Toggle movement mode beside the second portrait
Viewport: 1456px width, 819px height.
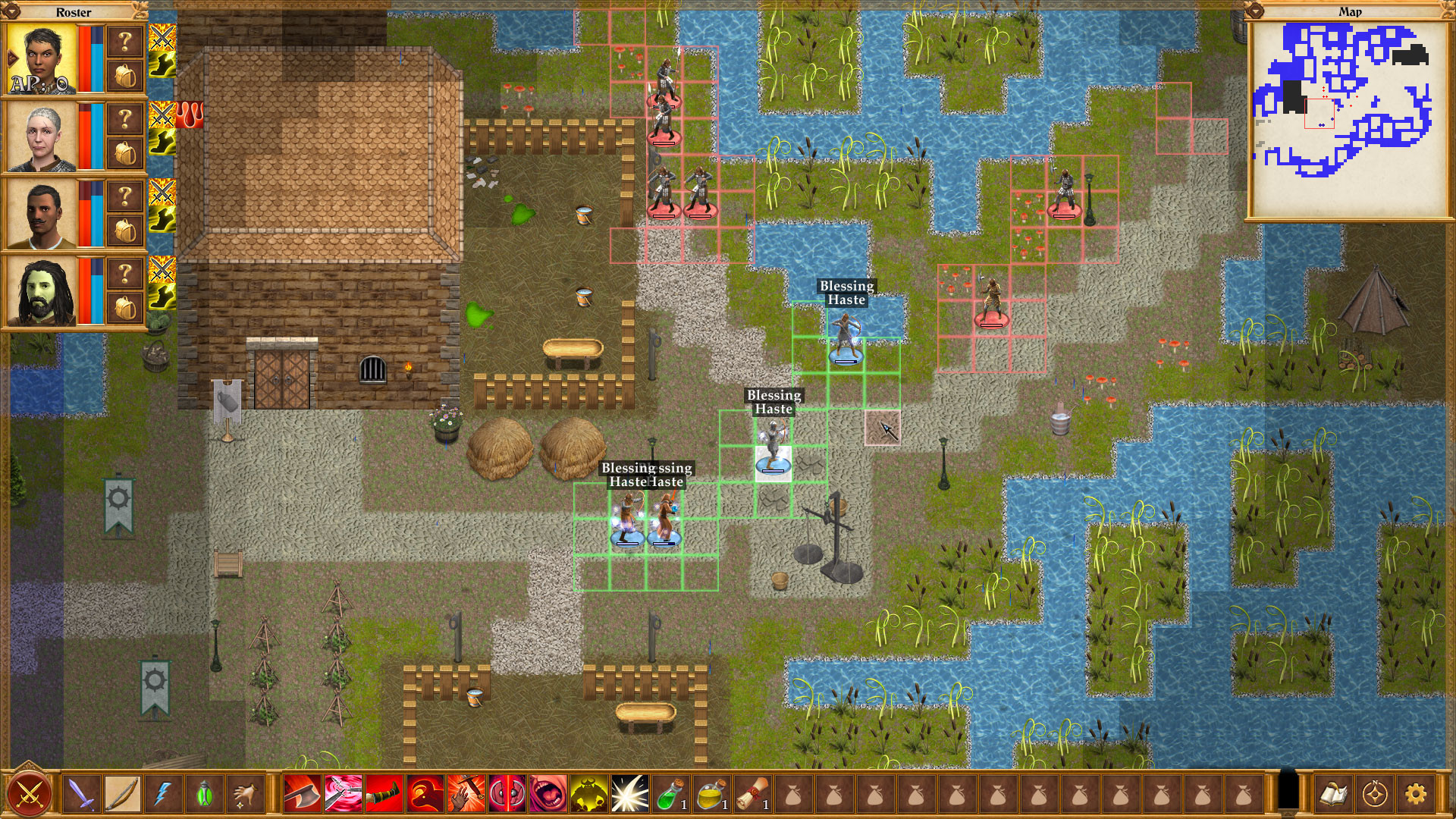point(161,143)
